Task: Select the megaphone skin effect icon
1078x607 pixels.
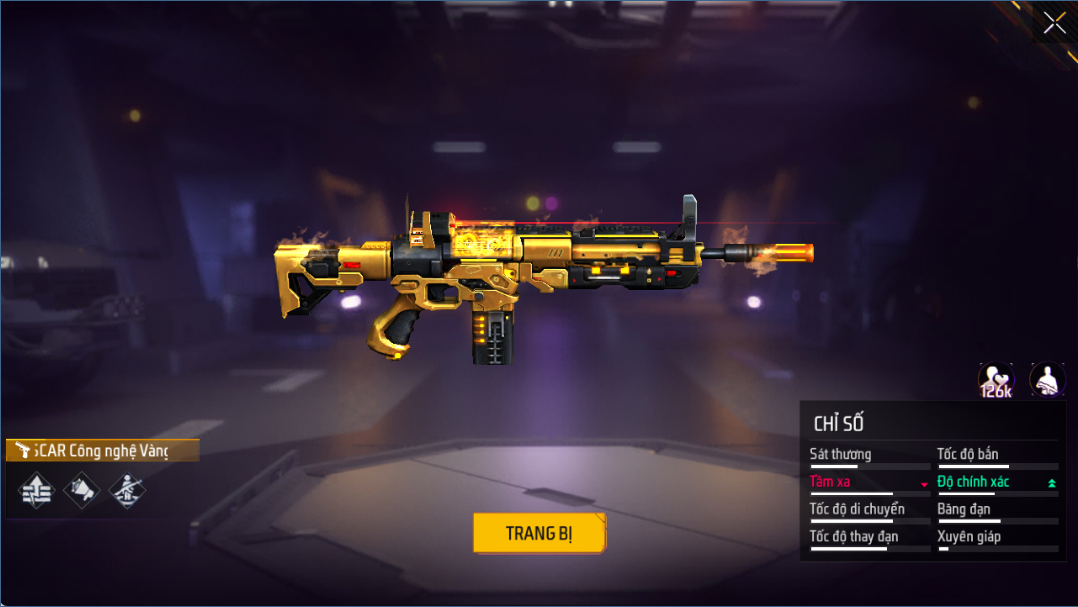Action: [x=82, y=490]
